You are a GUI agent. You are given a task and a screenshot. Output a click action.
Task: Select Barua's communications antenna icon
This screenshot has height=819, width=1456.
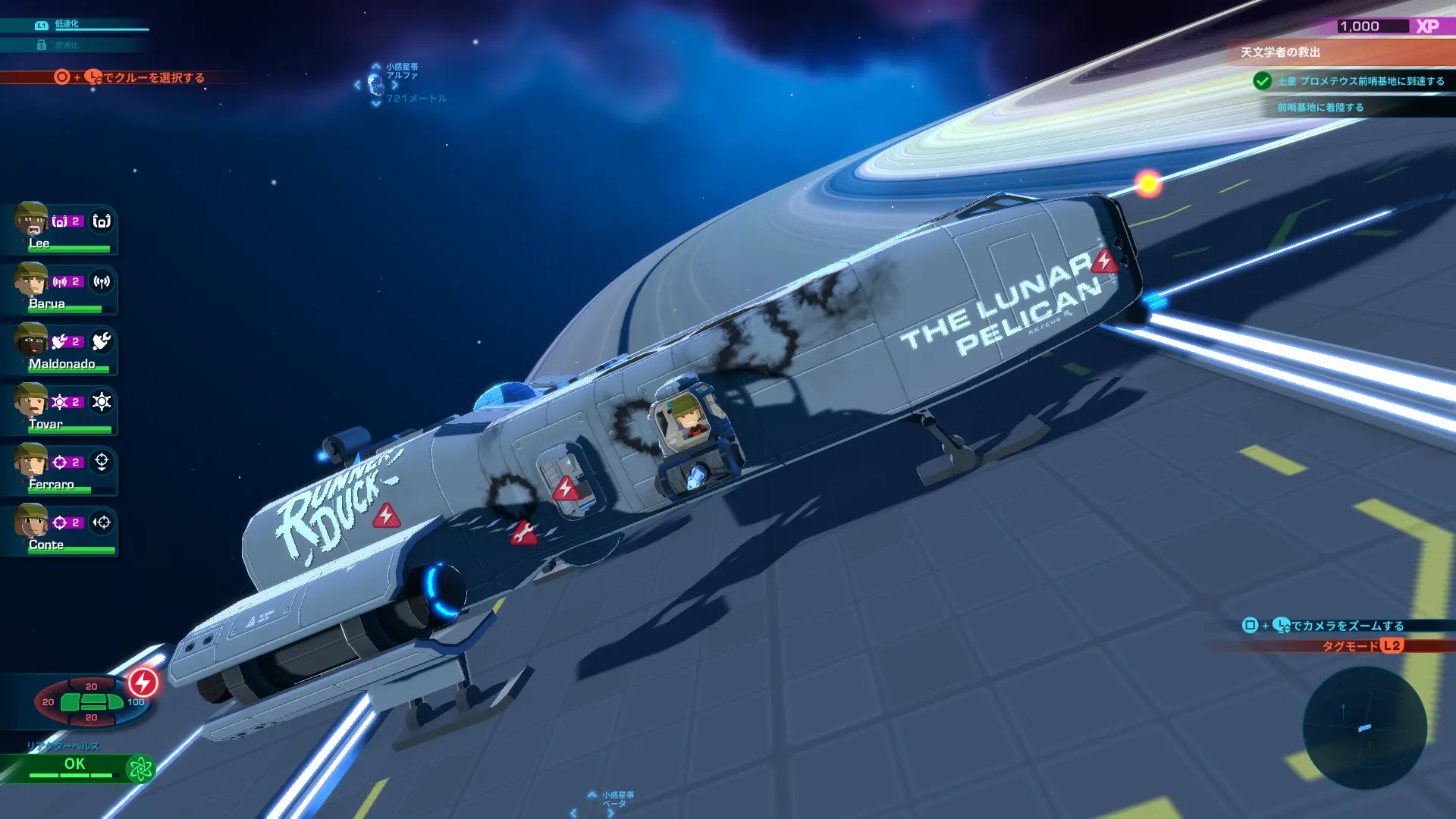tap(102, 281)
